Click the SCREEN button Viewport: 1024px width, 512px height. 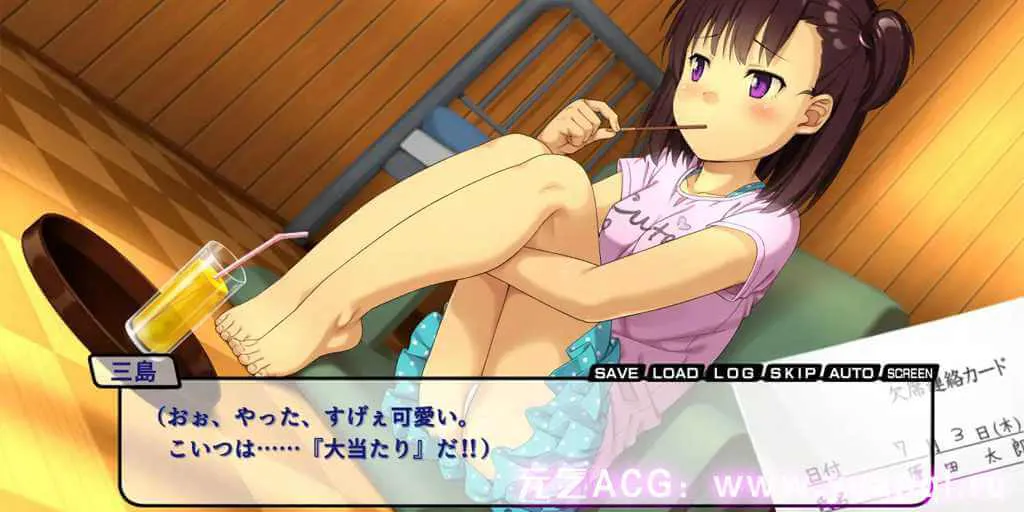911,373
